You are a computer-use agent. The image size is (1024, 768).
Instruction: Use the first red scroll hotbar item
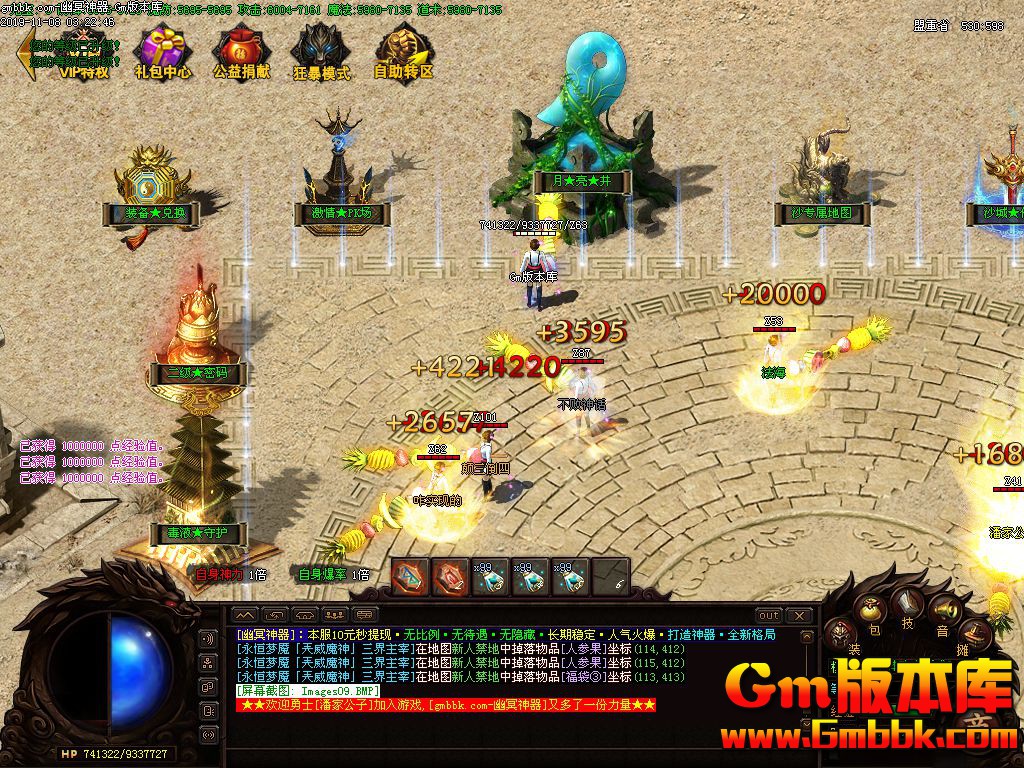tap(409, 576)
